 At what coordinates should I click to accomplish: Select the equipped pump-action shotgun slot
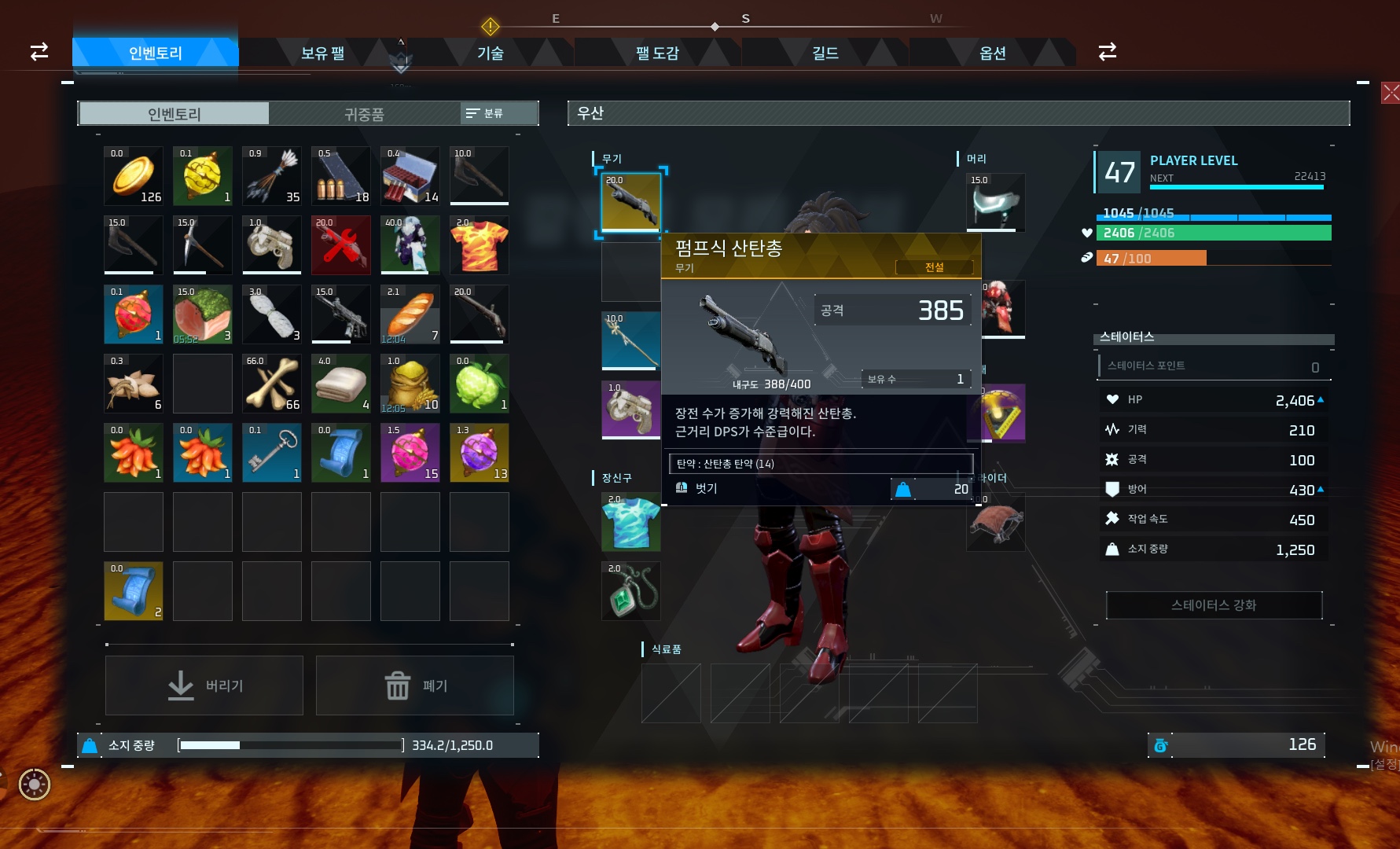click(631, 203)
